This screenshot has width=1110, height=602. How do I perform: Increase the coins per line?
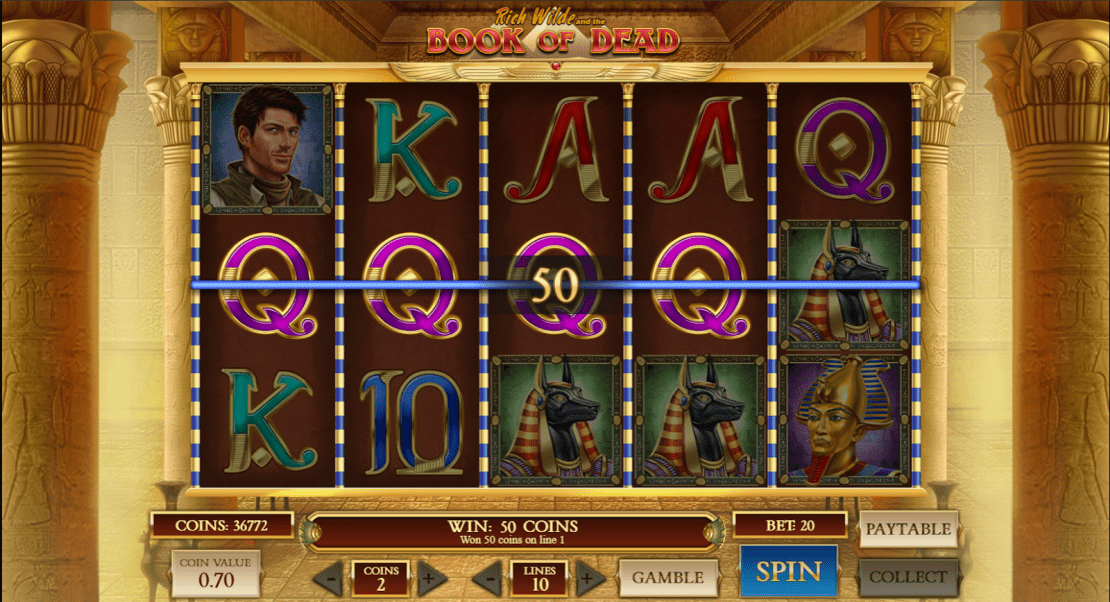pyautogui.click(x=428, y=578)
